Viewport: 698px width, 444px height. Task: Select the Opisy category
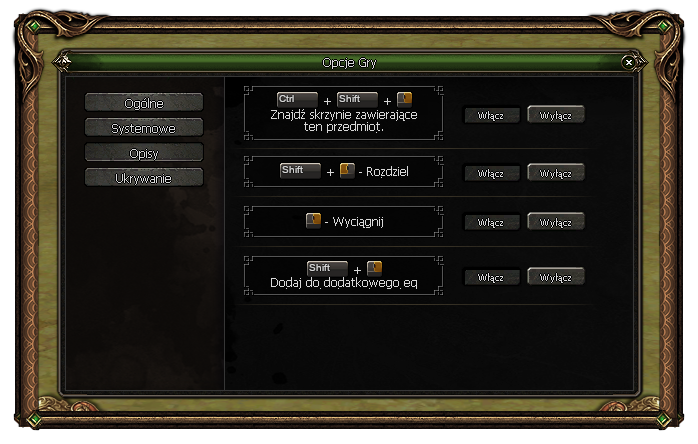(x=144, y=152)
